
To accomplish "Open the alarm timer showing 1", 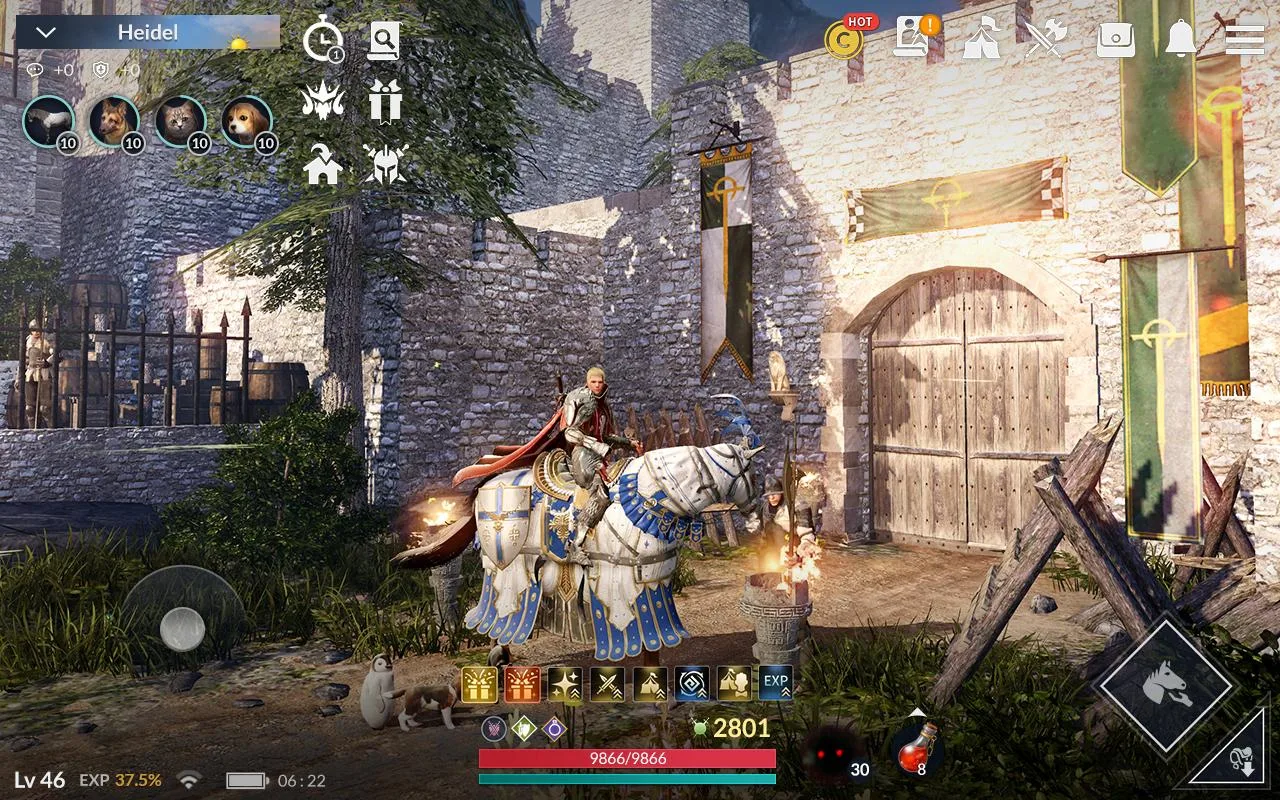I will pyautogui.click(x=325, y=40).
